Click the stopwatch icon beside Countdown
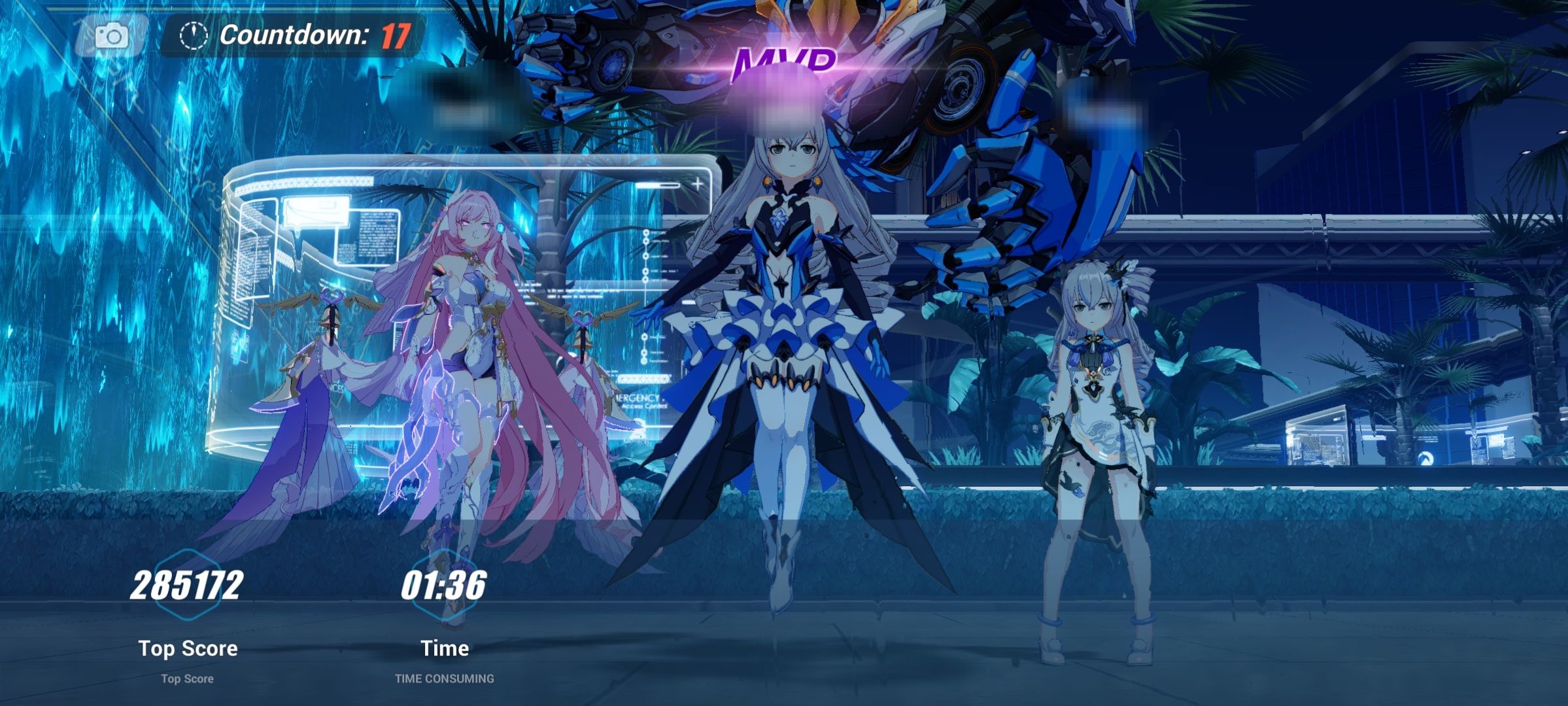This screenshot has width=1568, height=706. (193, 34)
